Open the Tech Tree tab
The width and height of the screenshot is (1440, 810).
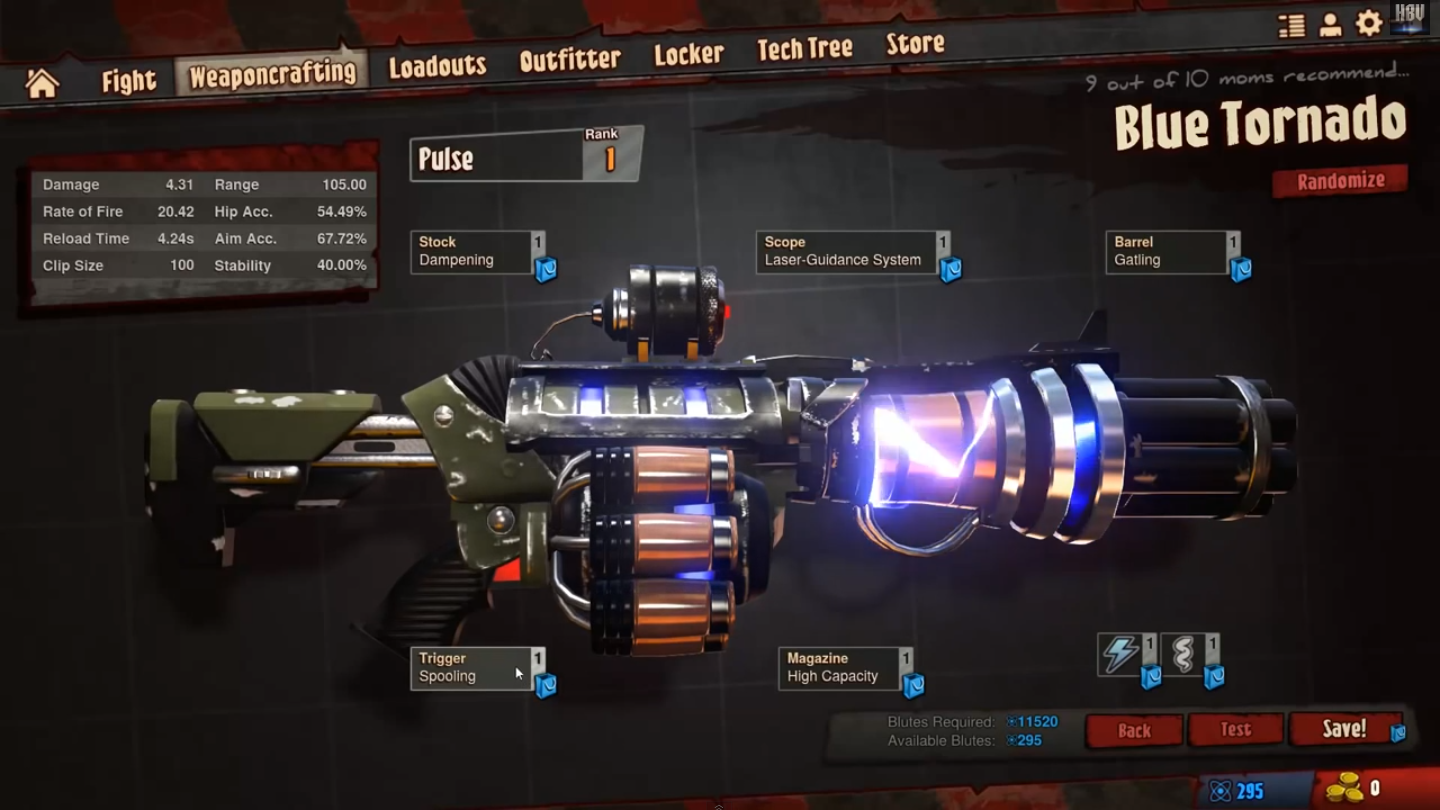click(x=804, y=49)
